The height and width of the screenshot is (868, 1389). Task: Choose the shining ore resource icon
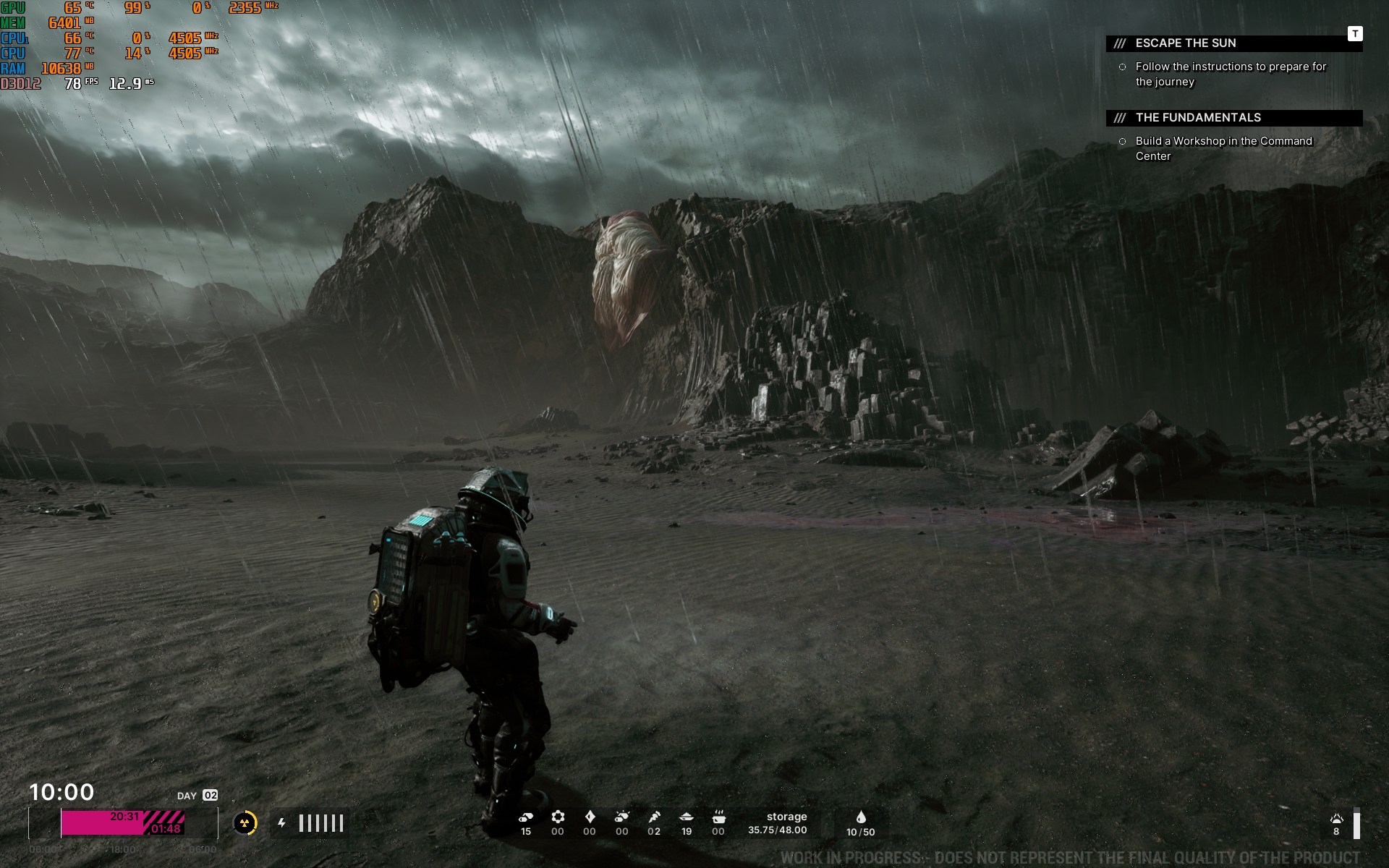point(621,817)
